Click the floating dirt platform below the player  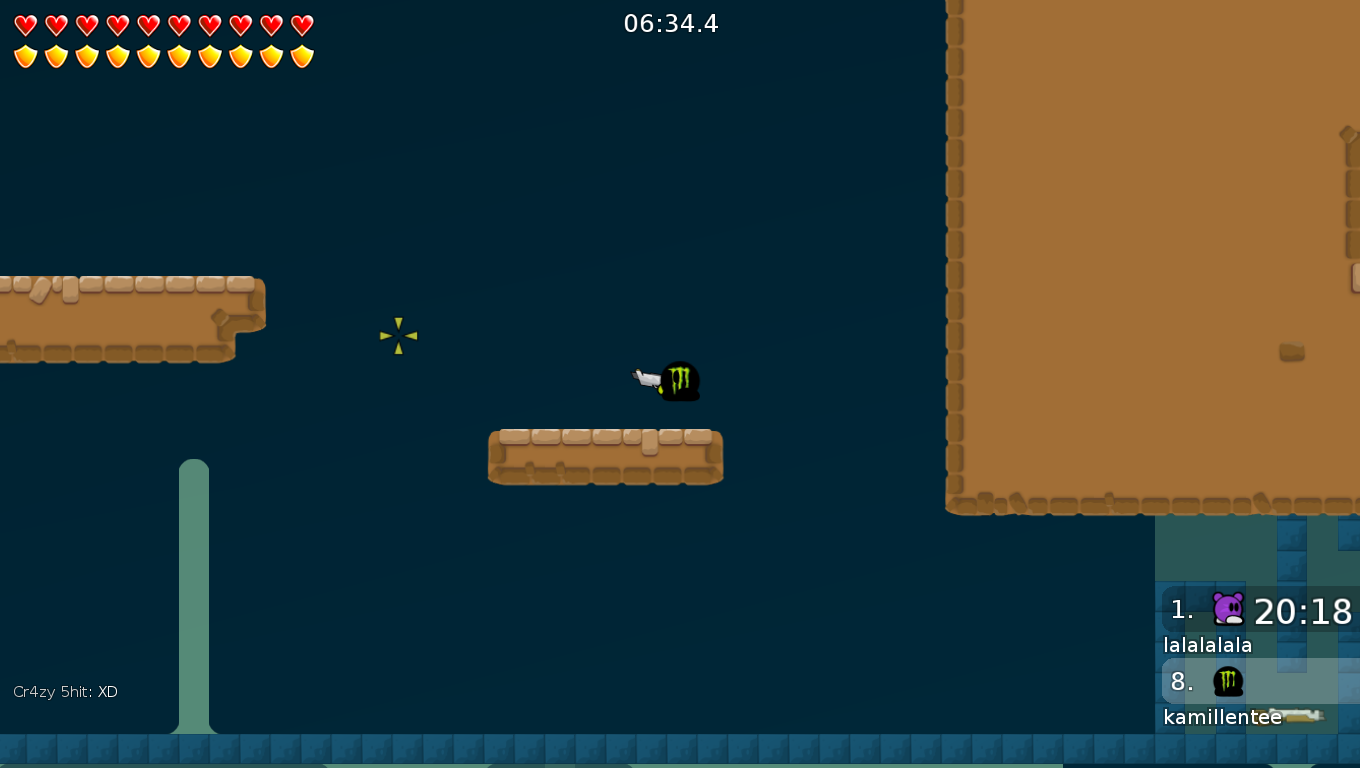605,456
